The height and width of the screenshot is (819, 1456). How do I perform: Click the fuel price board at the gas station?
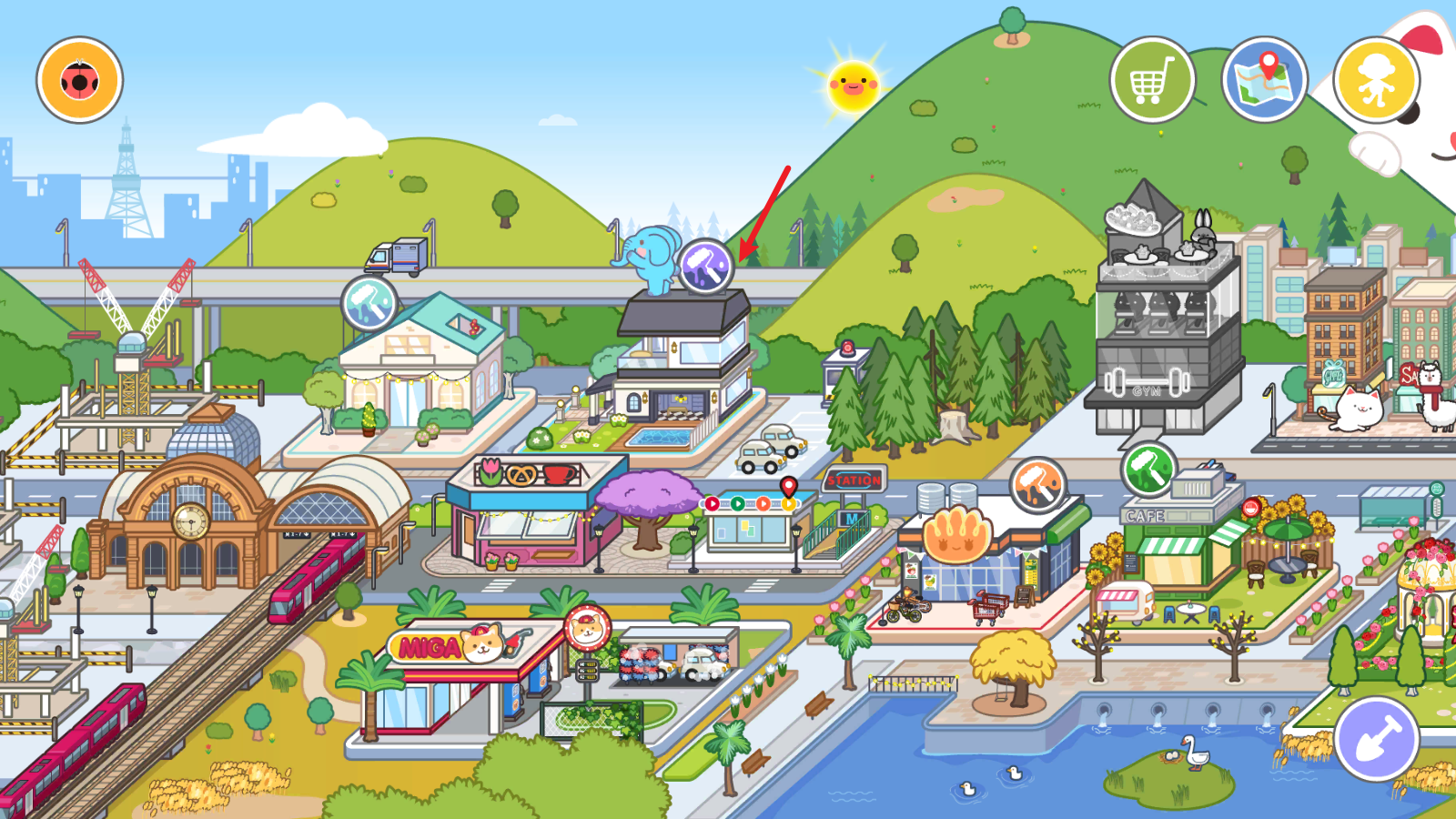(587, 671)
